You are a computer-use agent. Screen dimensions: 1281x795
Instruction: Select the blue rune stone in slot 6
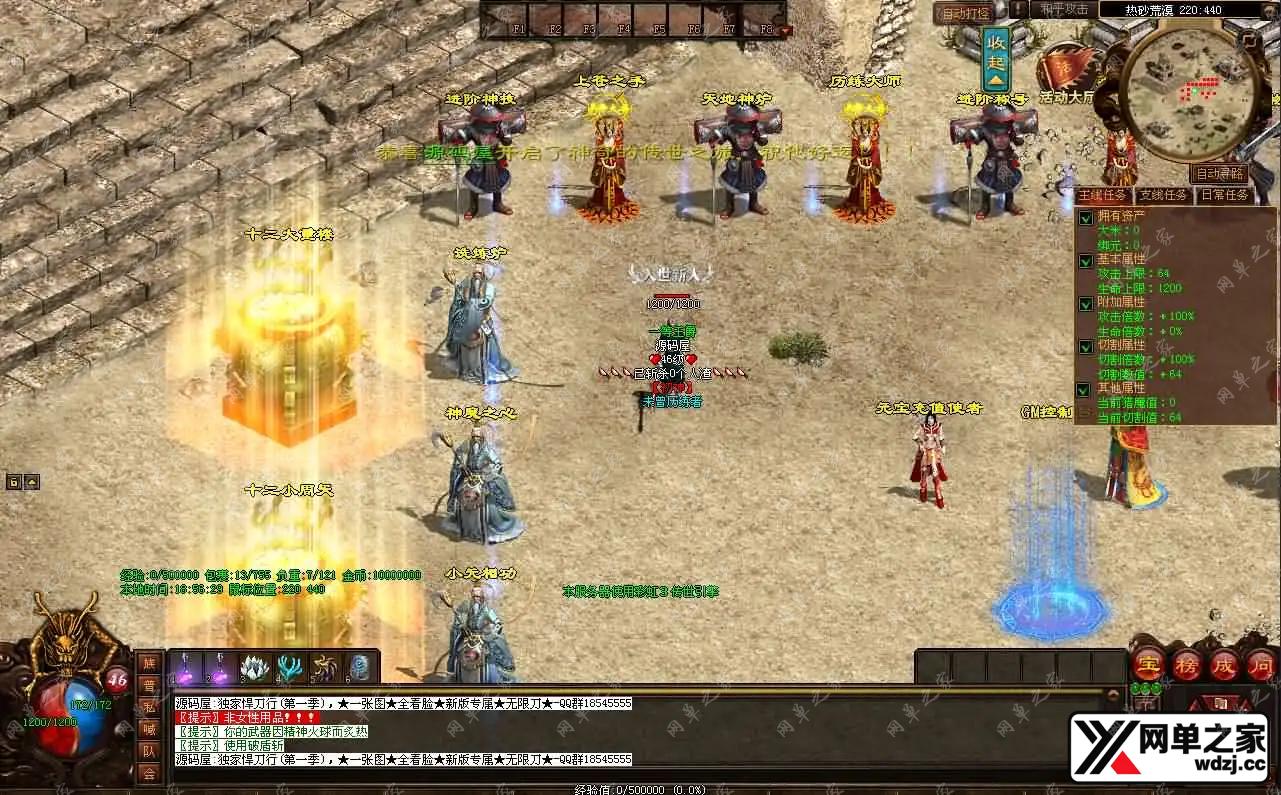point(361,667)
